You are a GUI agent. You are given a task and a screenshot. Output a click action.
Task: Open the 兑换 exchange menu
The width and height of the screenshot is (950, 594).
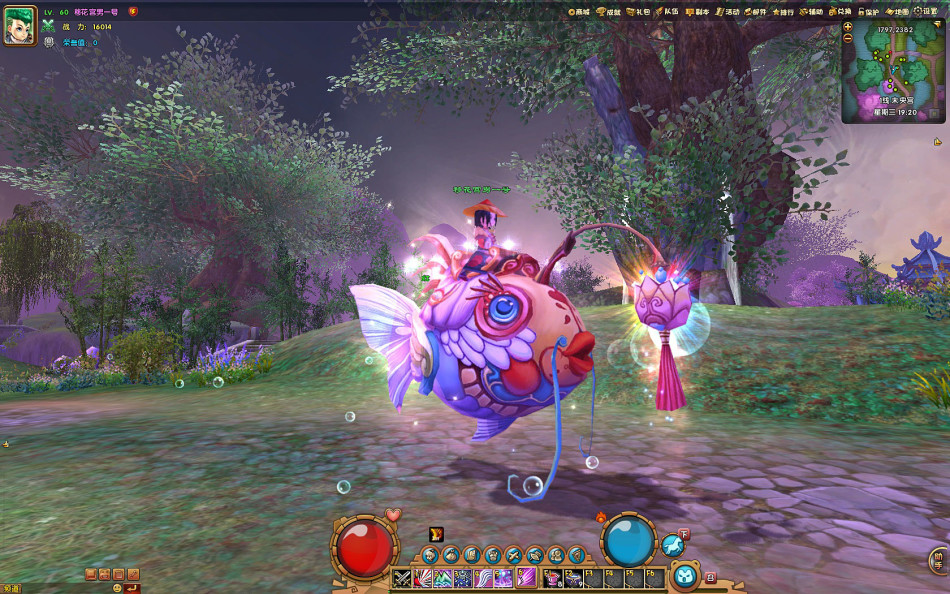point(840,12)
